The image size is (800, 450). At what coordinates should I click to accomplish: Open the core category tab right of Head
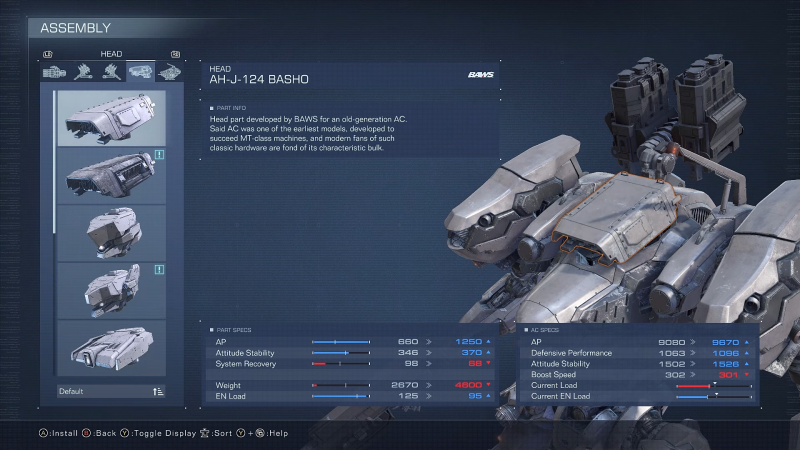(168, 72)
